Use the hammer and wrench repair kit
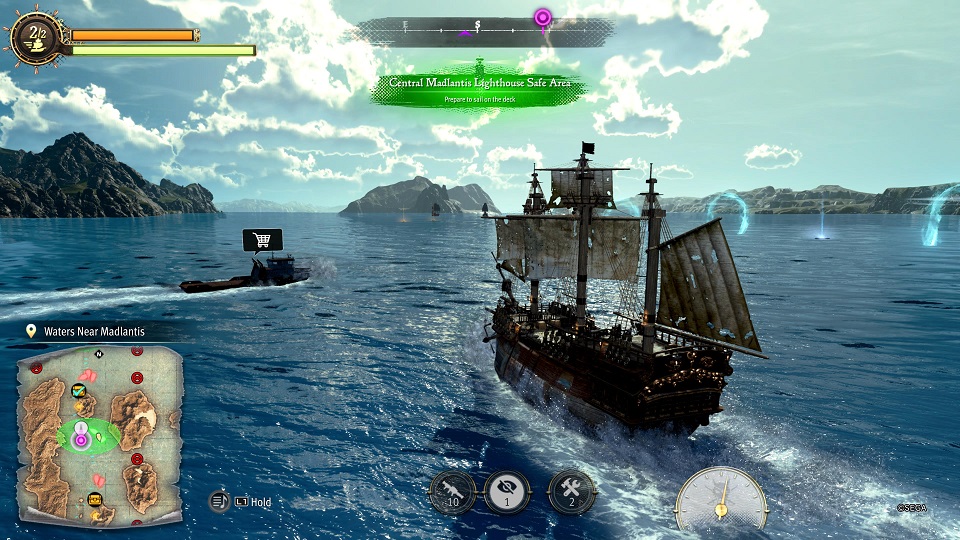The height and width of the screenshot is (540, 960). [571, 492]
